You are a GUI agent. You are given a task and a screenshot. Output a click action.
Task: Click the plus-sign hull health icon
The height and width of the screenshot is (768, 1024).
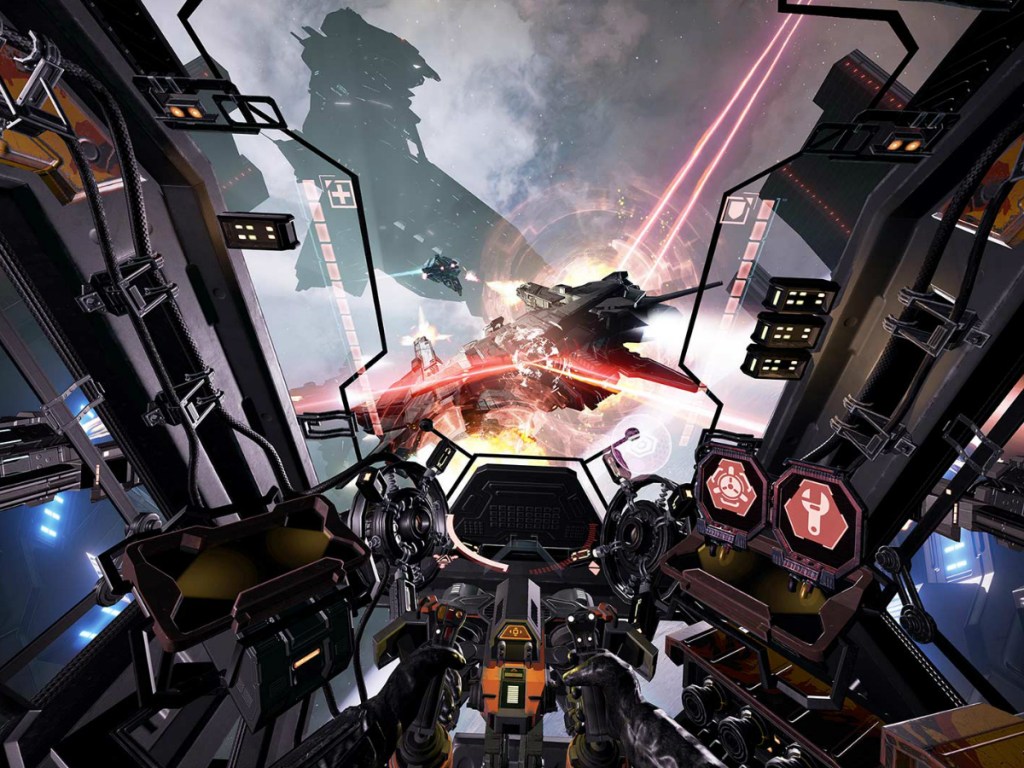[342, 193]
